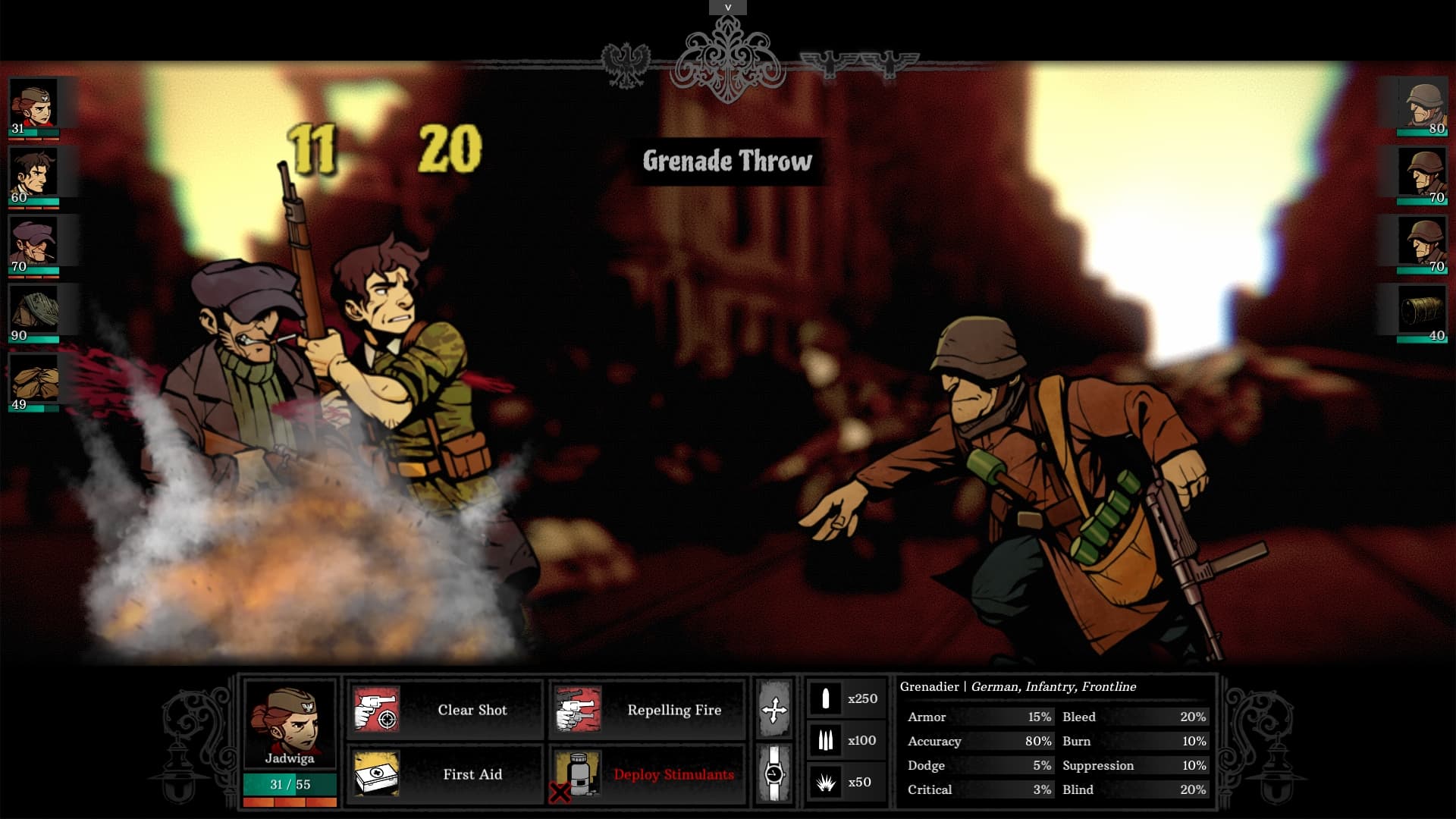Image resolution: width=1456 pixels, height=819 pixels.
Task: Use the Repelling Fire skill
Action: [648, 710]
